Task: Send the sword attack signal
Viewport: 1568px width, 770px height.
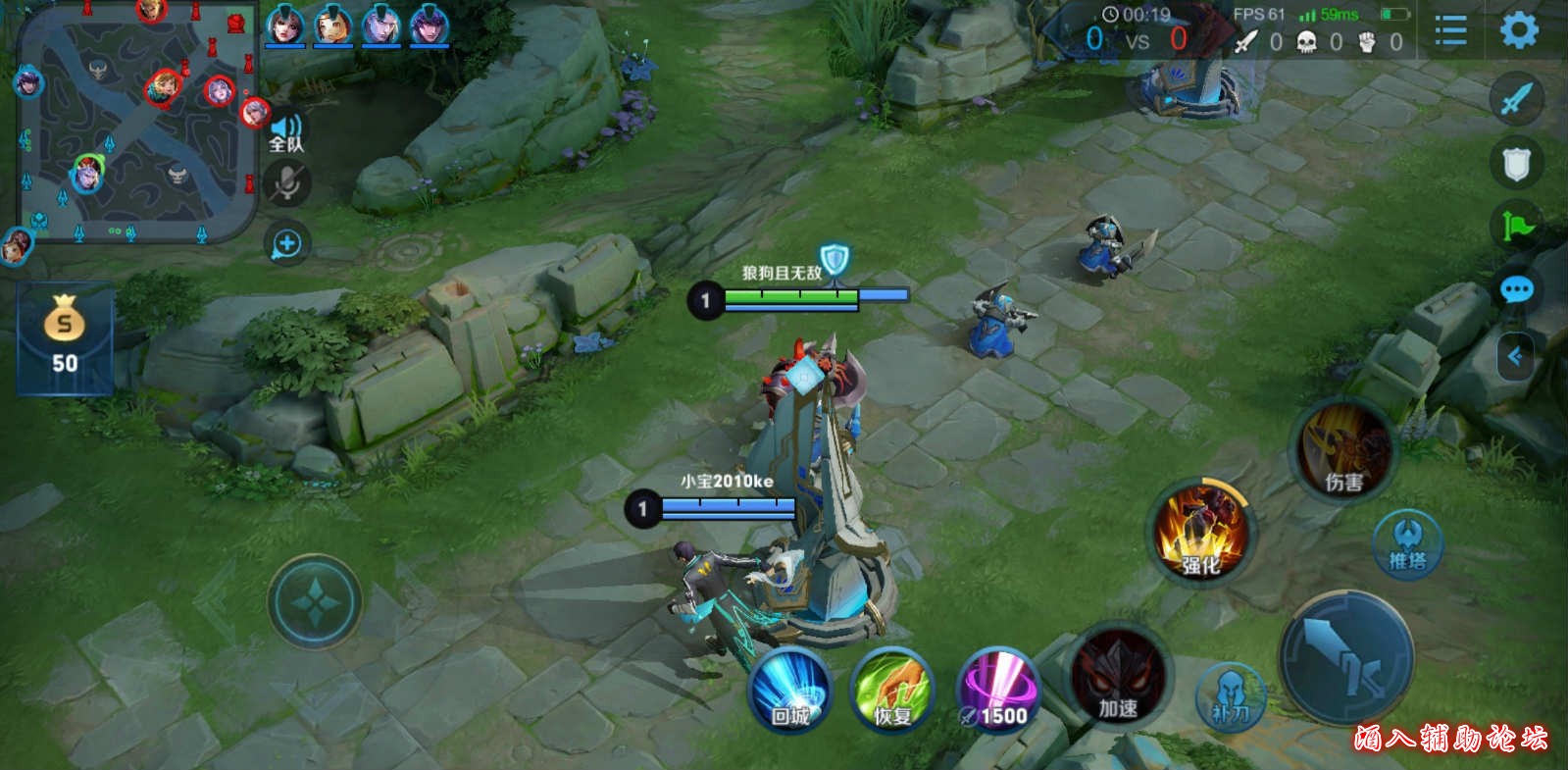Action: click(1516, 99)
